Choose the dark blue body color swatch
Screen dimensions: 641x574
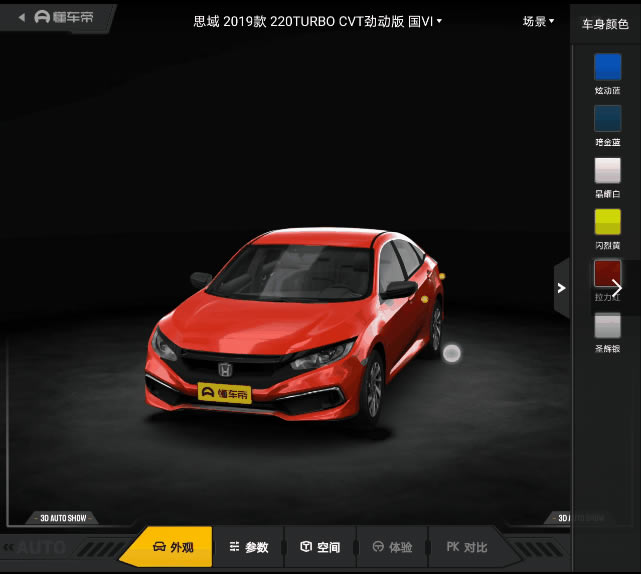tap(607, 119)
